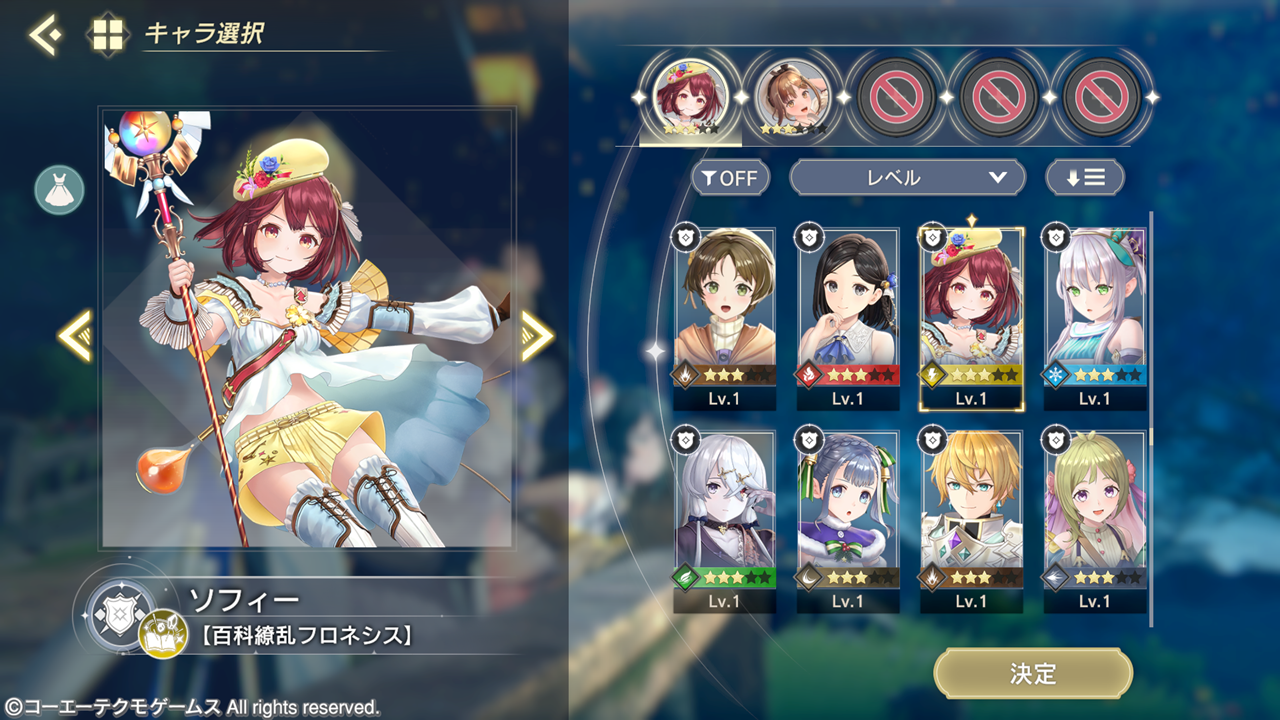The image size is (1280, 720).
Task: Show previous character with left arrow
Action: point(75,336)
